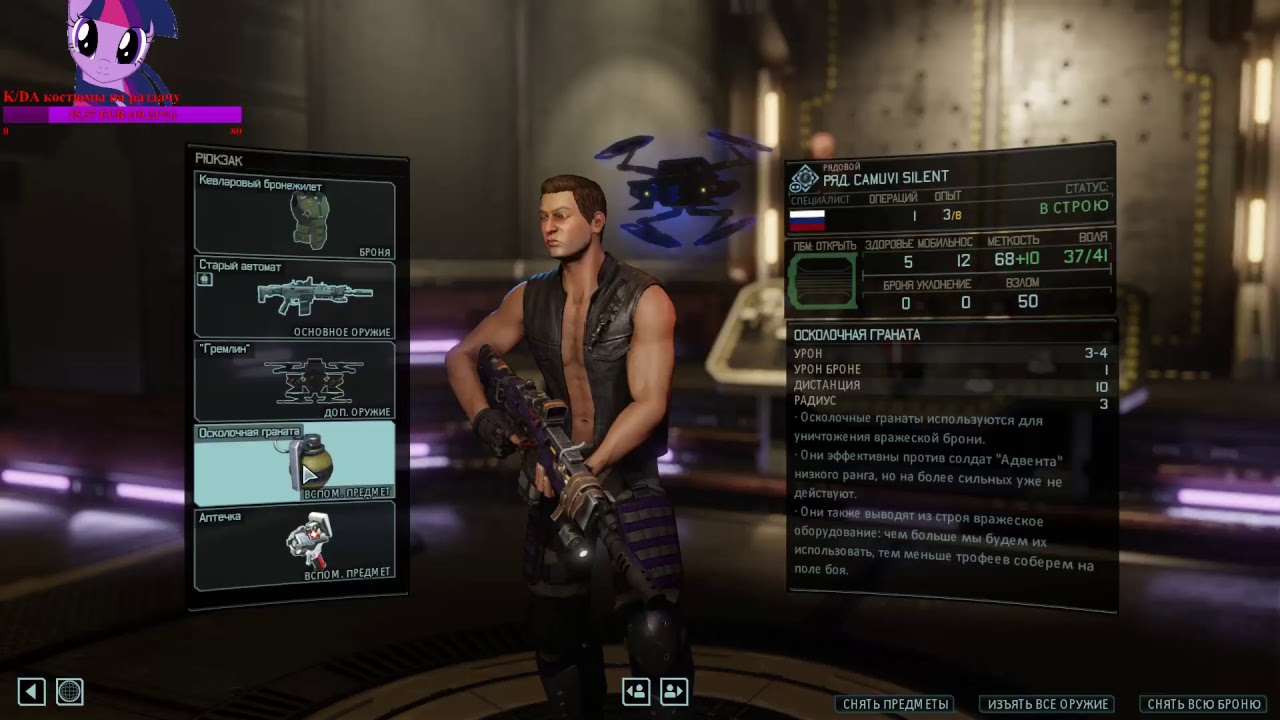Viewport: 1280px width, 720px height.
Task: Click the Снять предметы button
Action: tap(895, 704)
